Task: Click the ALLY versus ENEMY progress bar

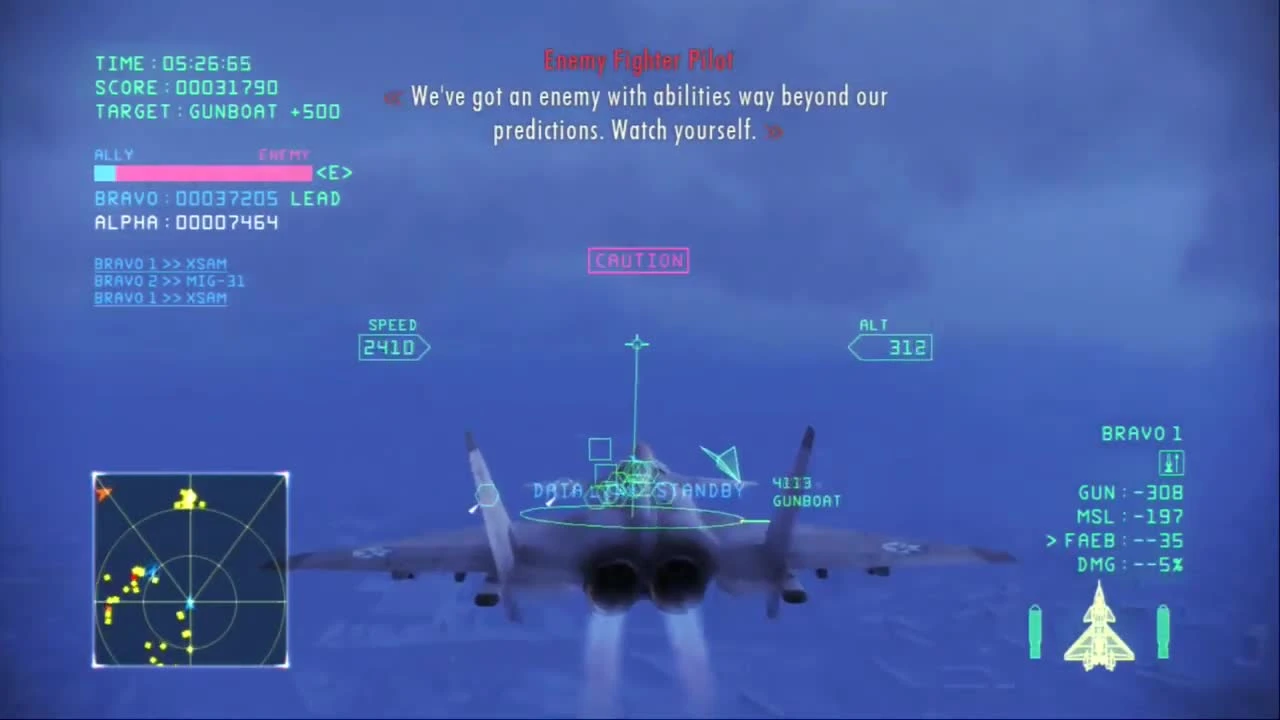Action: point(203,173)
